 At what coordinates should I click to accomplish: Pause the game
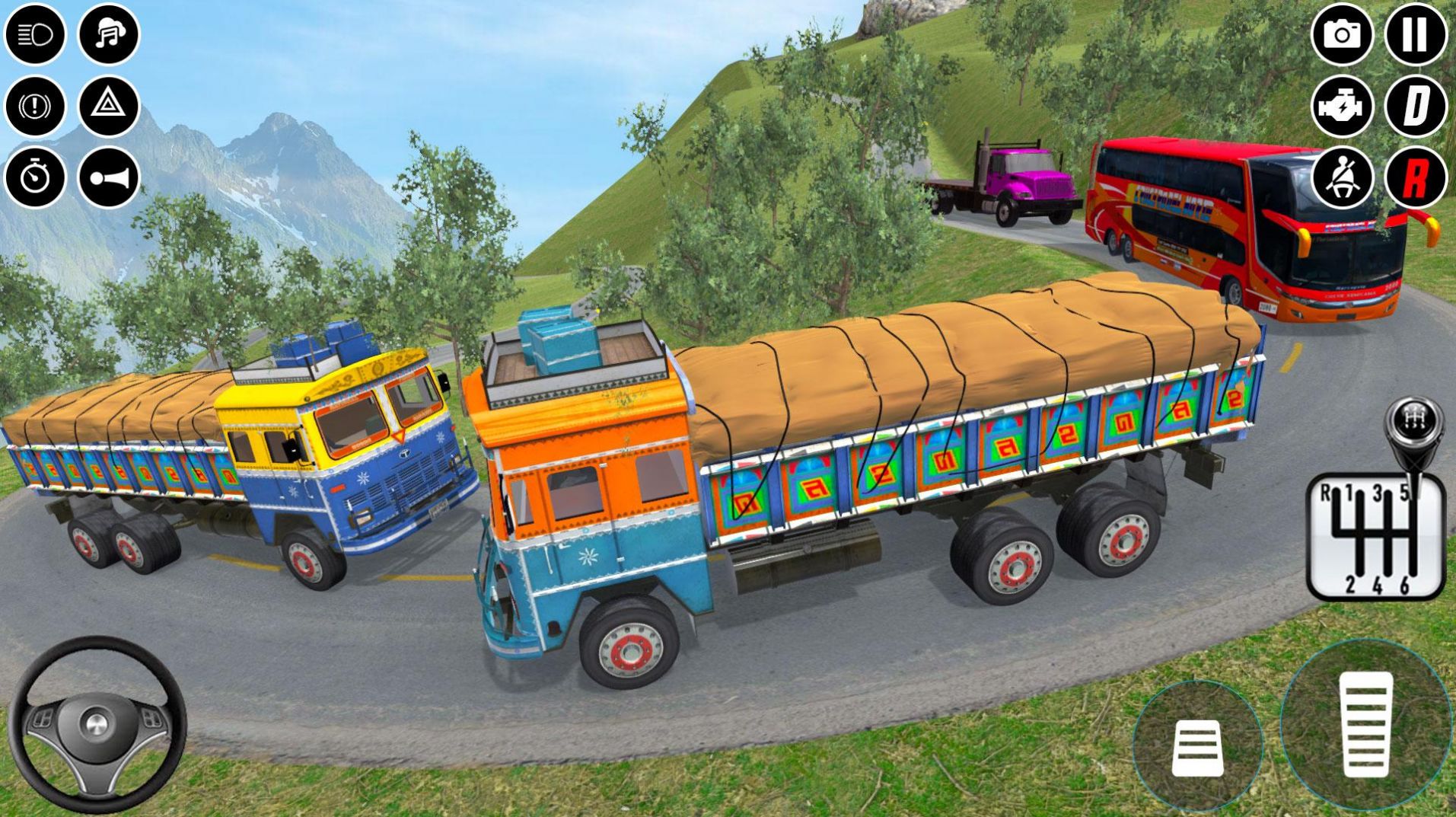1415,34
